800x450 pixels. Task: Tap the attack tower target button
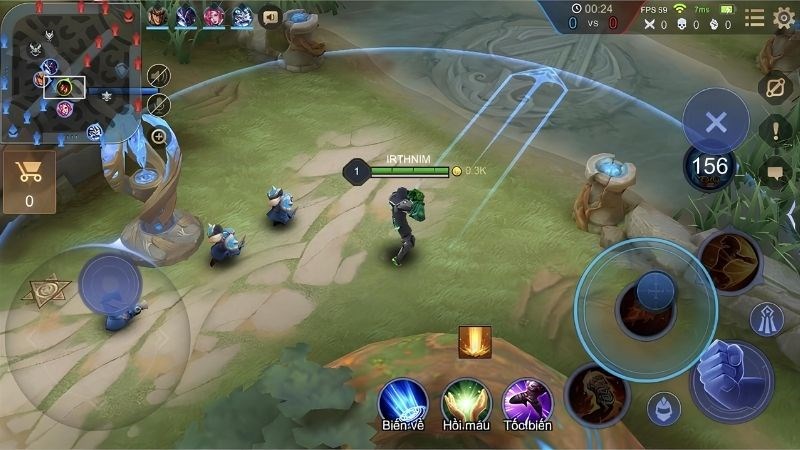[767, 319]
